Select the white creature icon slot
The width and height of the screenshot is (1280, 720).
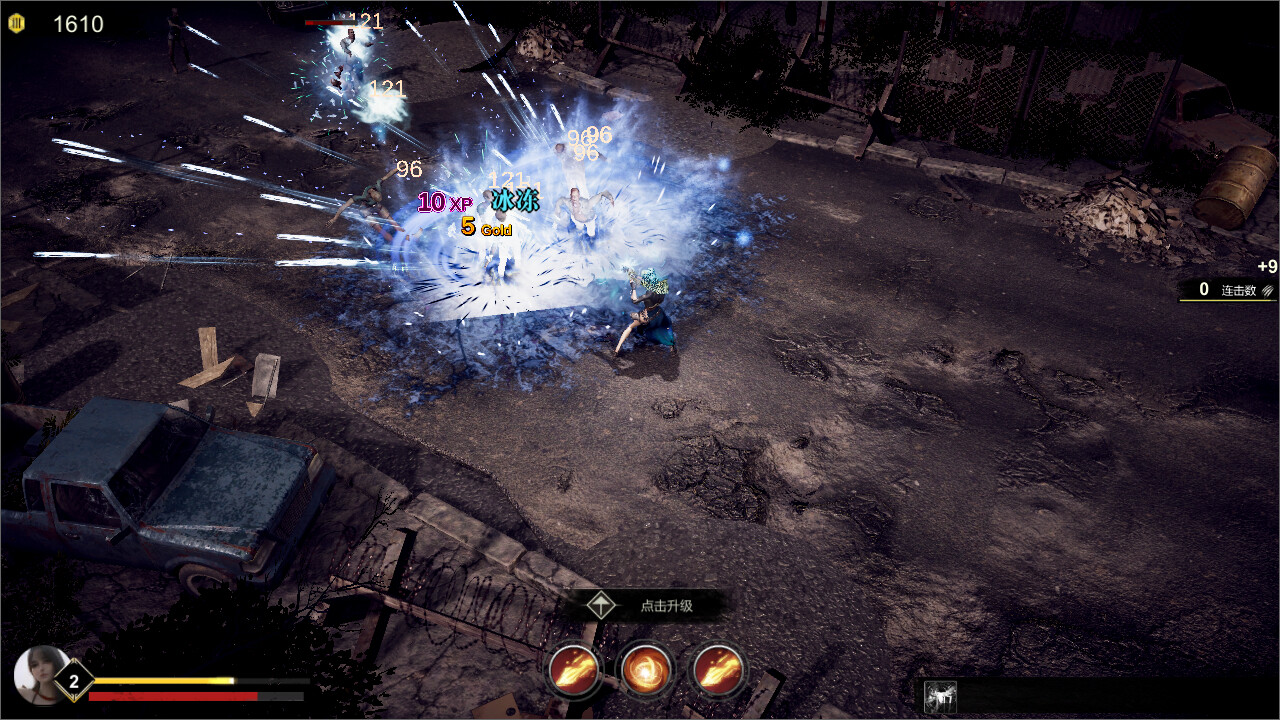click(941, 696)
